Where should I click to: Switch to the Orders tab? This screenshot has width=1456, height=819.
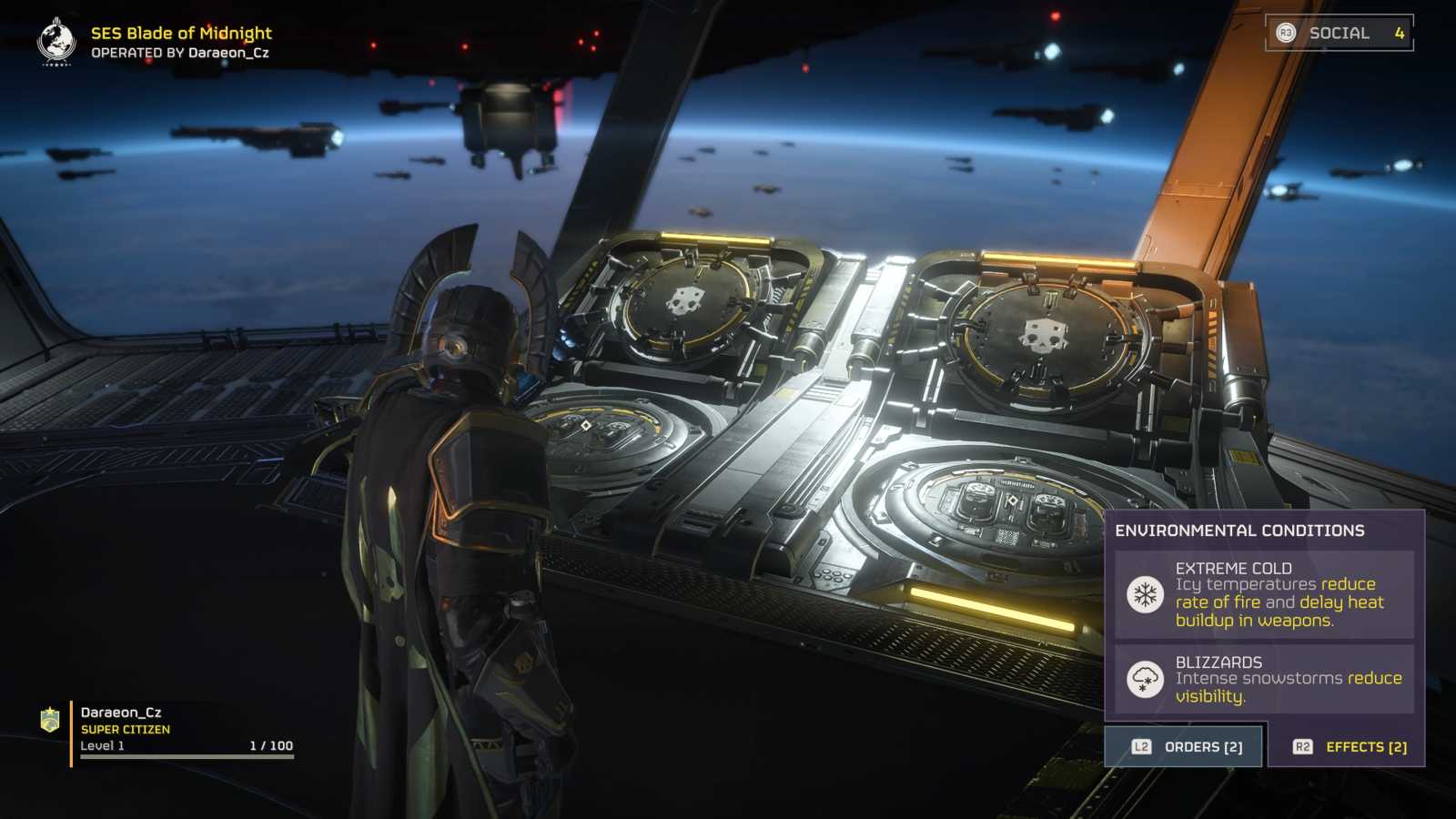(x=1184, y=746)
